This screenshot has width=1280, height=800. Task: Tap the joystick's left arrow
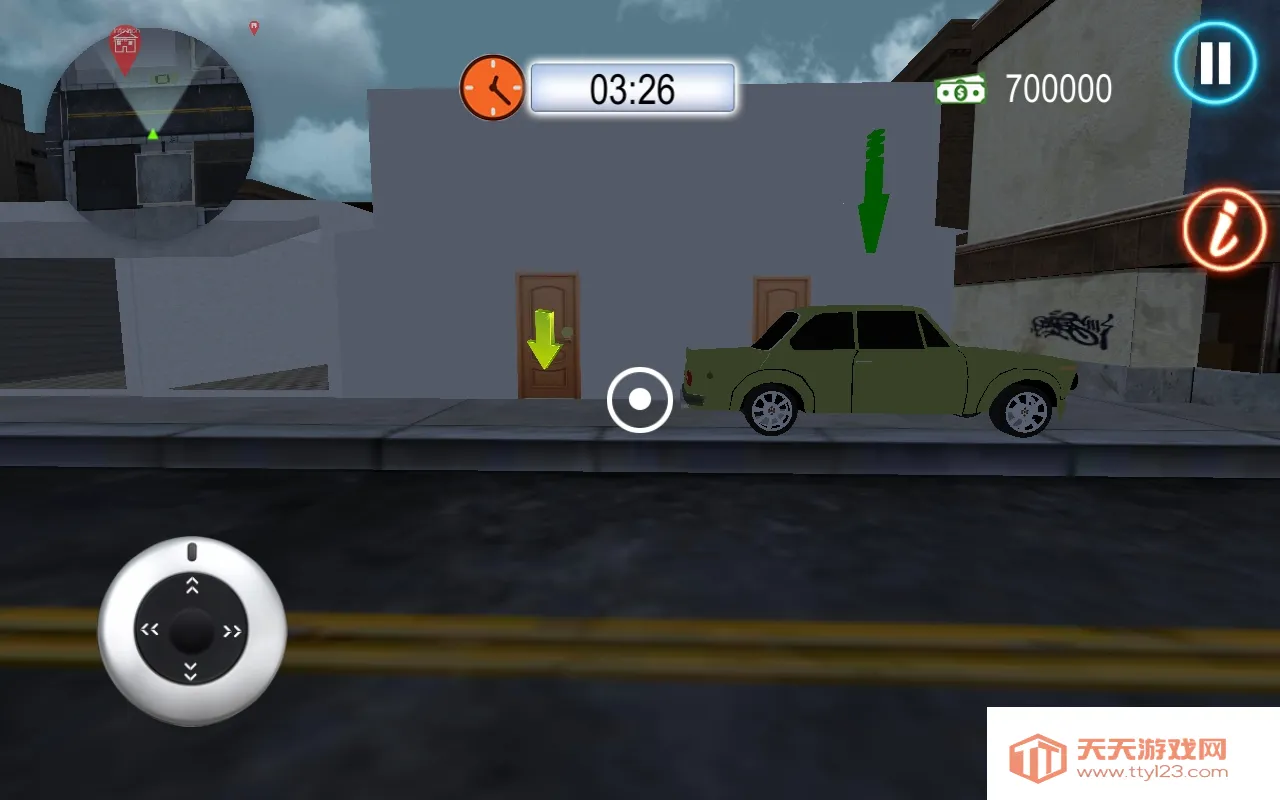pyautogui.click(x=150, y=630)
